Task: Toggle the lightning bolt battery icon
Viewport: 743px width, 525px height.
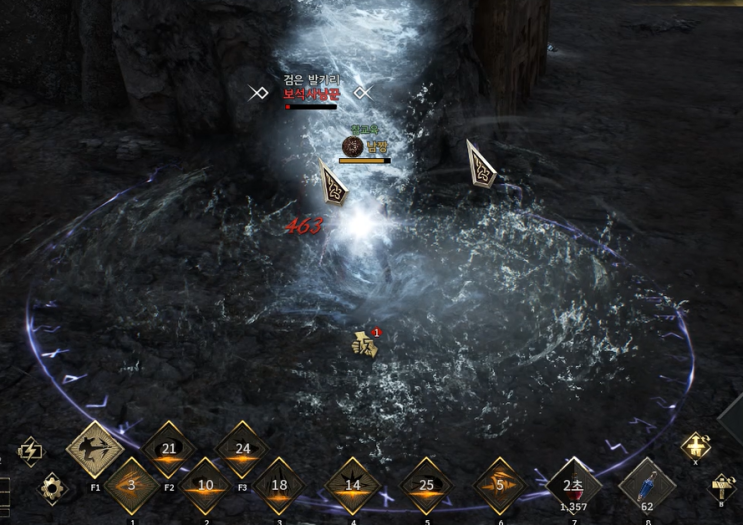Action: pos(31,452)
